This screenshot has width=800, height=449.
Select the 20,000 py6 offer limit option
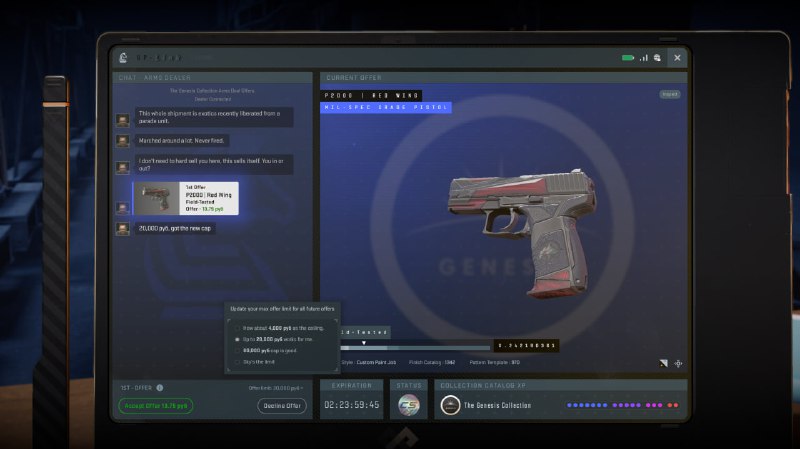(237, 340)
